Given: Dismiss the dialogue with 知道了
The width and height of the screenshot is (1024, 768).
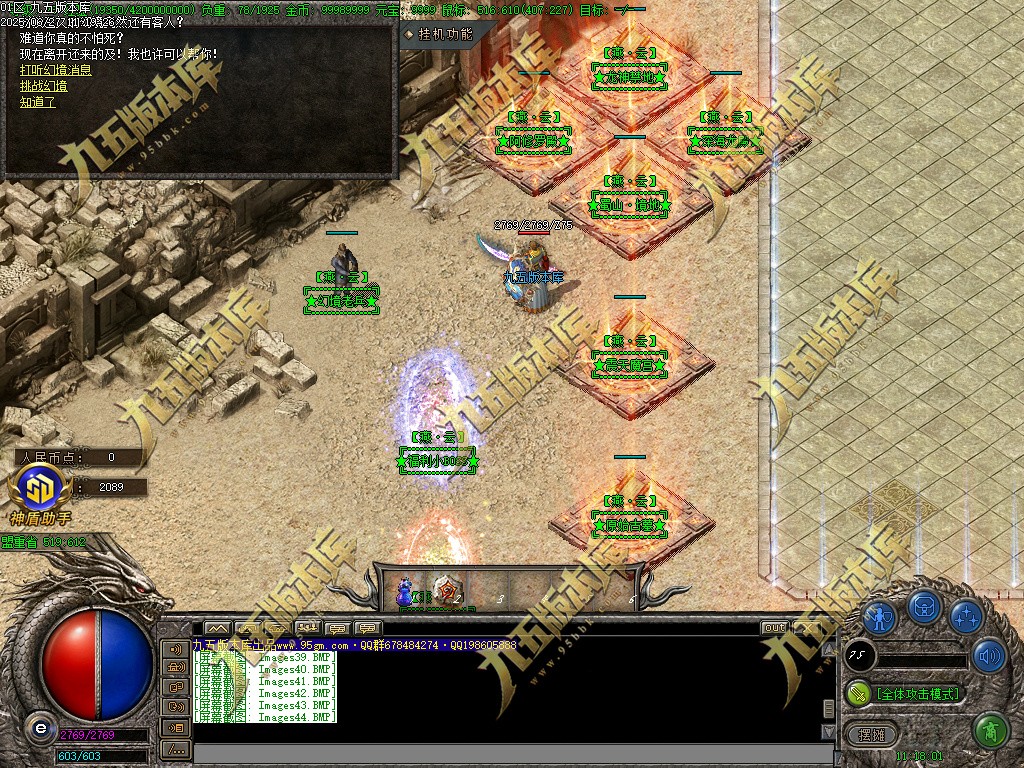Looking at the screenshot, I should [38, 102].
